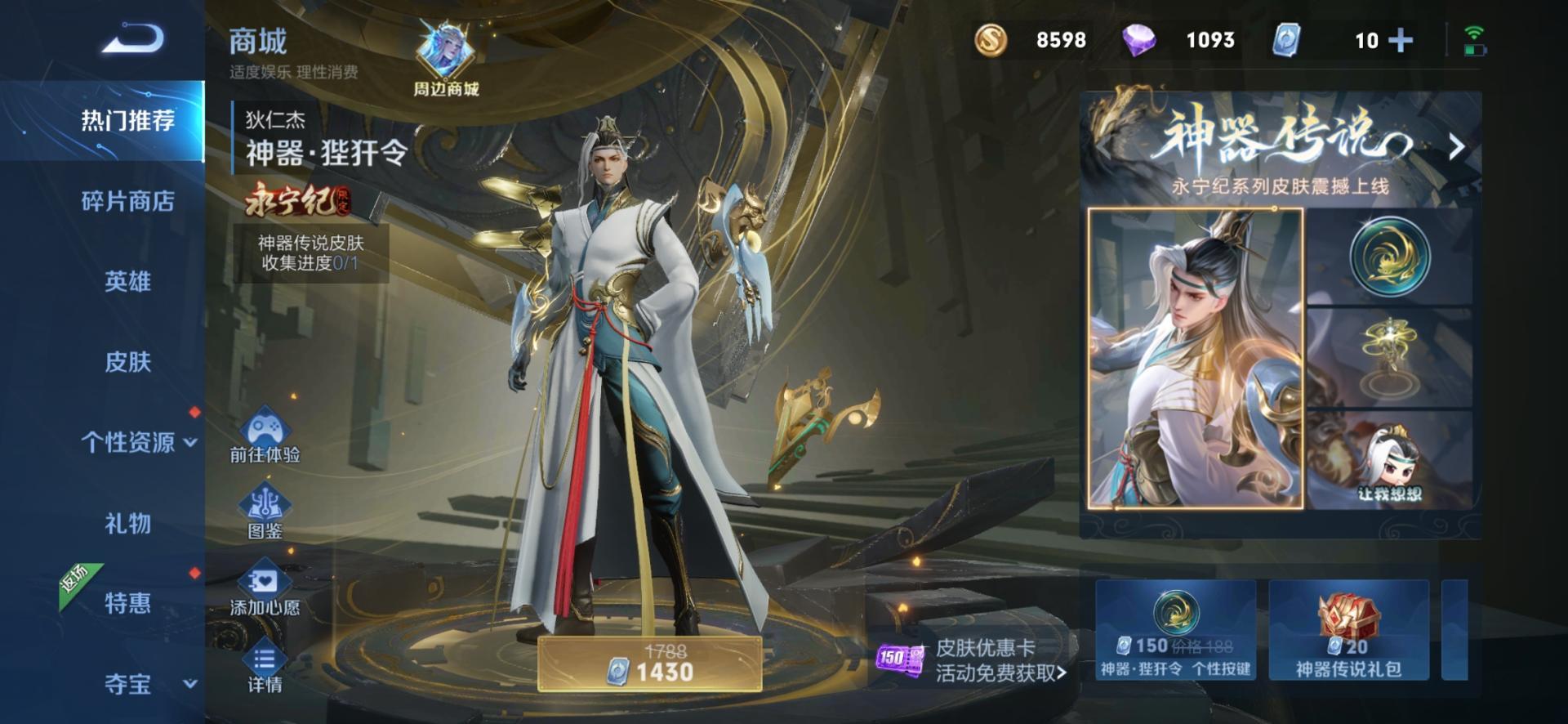Add more vouchers with the plus button

coord(1401,40)
